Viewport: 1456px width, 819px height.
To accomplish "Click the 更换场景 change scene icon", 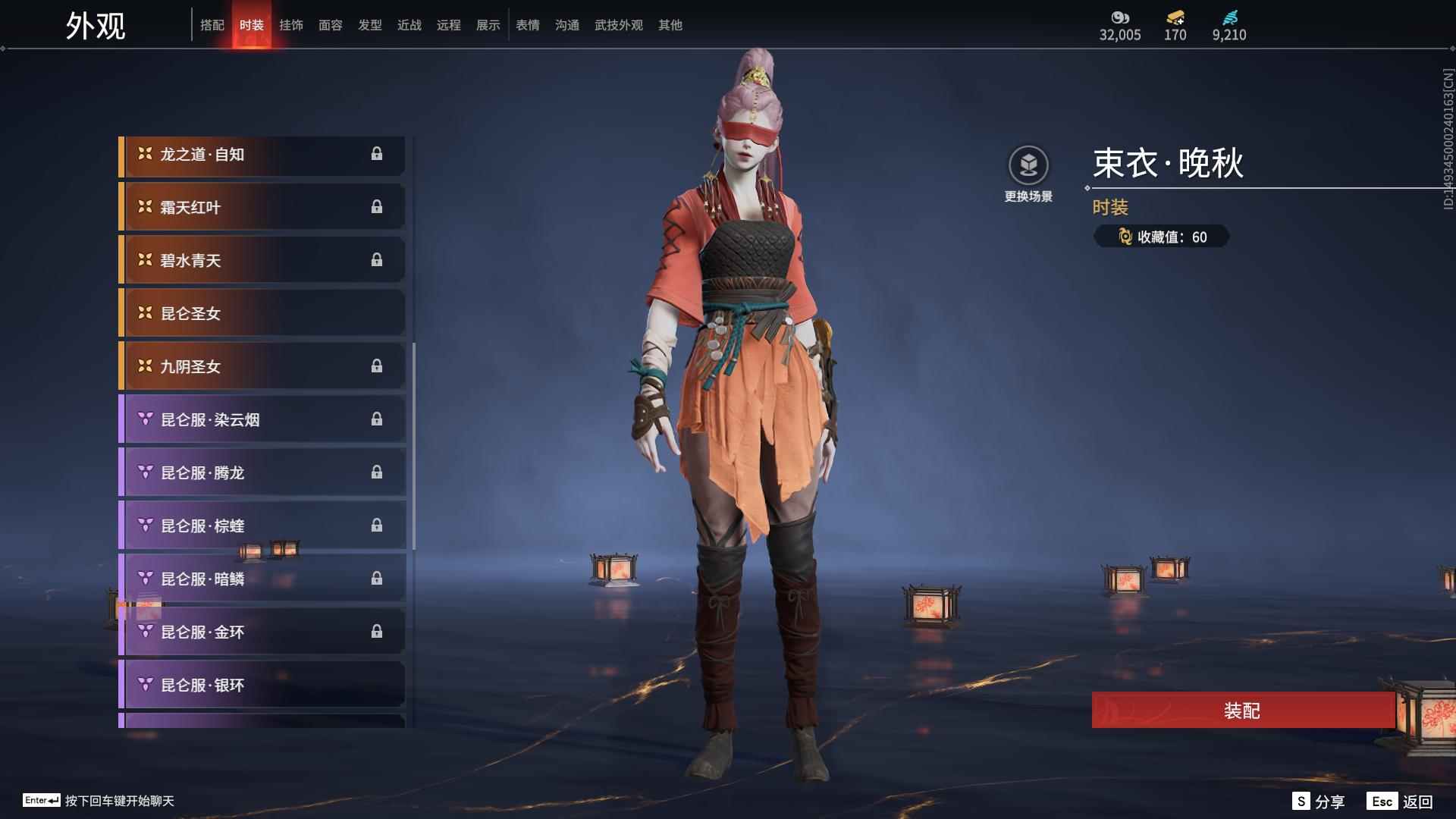I will pos(1028,165).
